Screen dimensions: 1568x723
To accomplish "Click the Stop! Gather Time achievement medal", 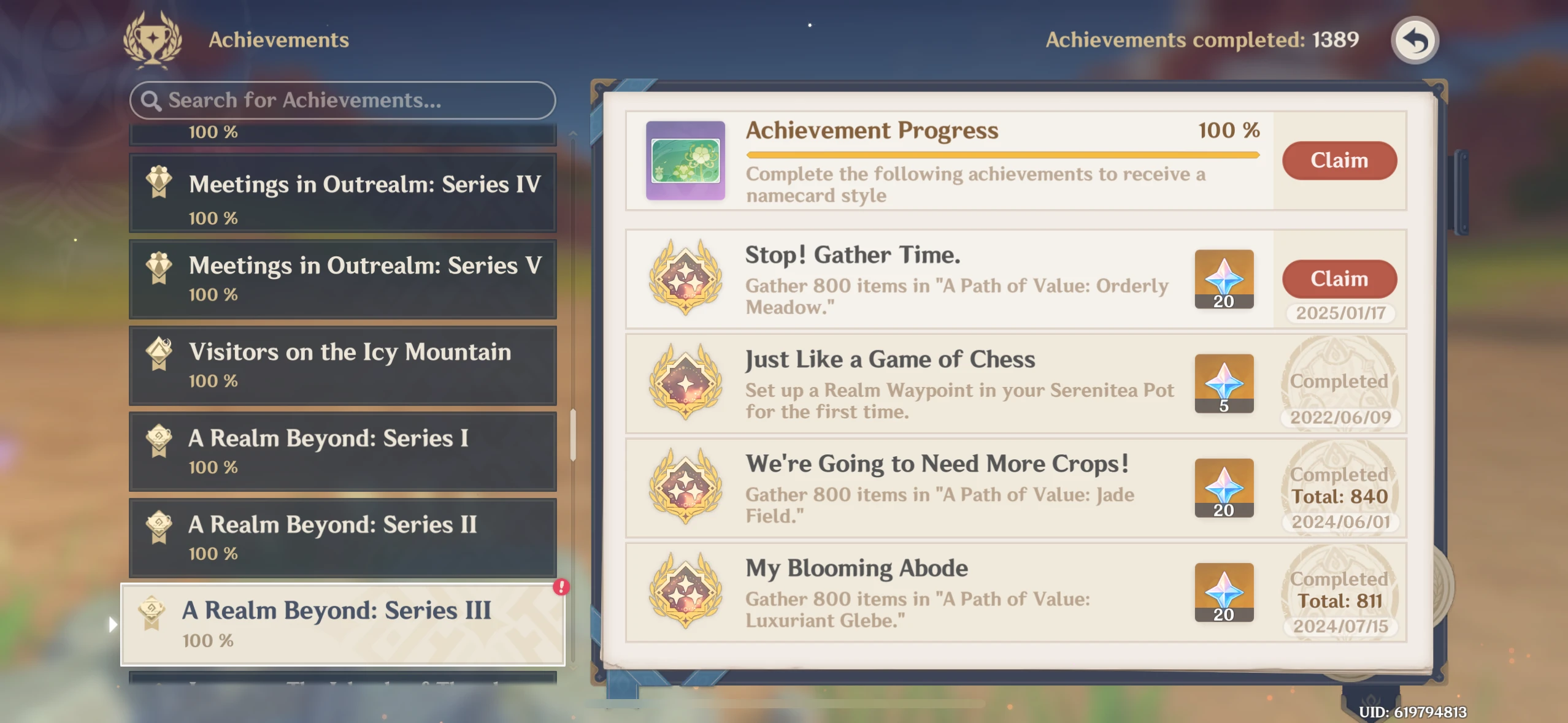I will (x=687, y=279).
